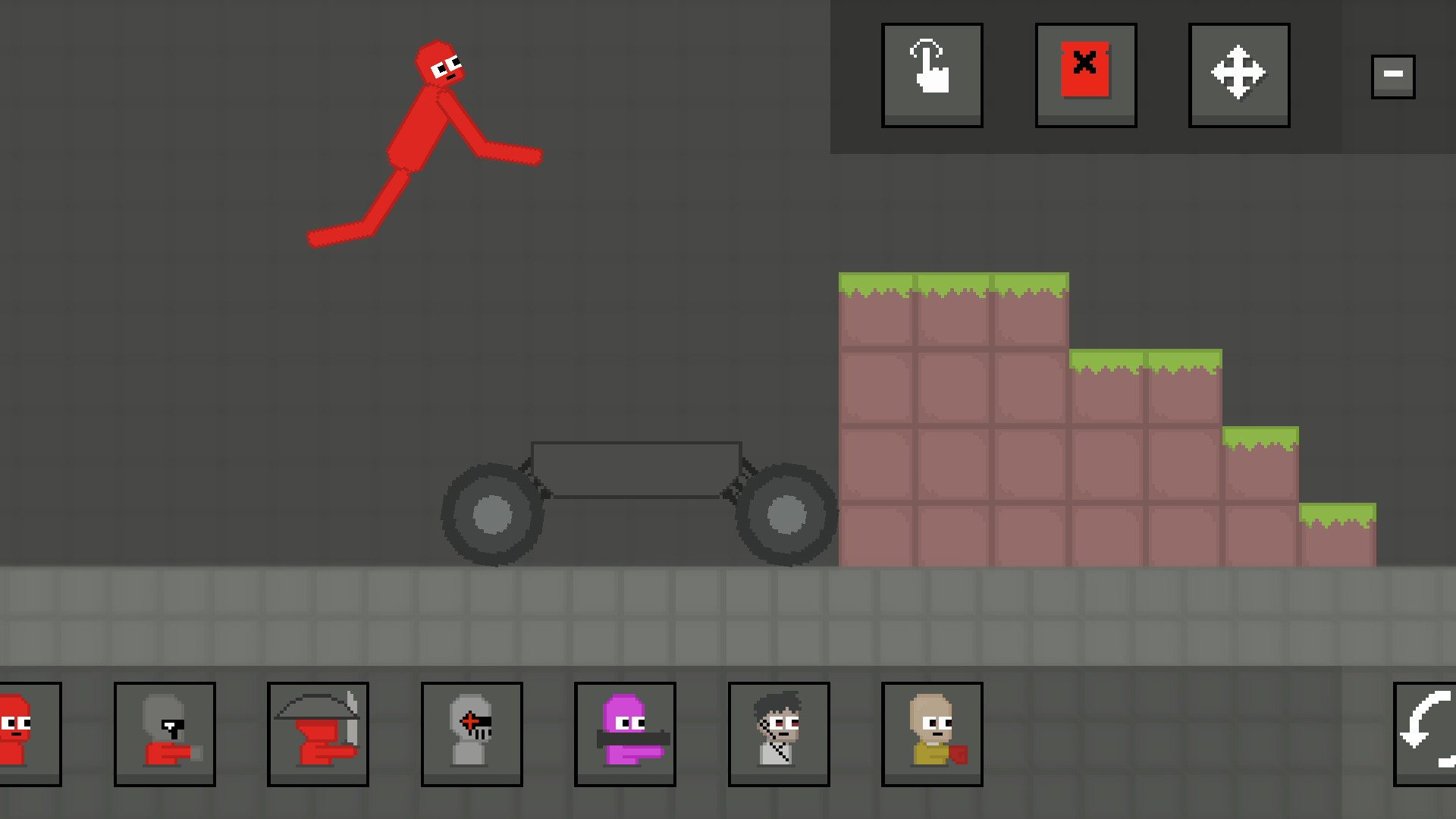The width and height of the screenshot is (1456, 819).
Task: Click the car's front wheel
Action: [x=789, y=516]
